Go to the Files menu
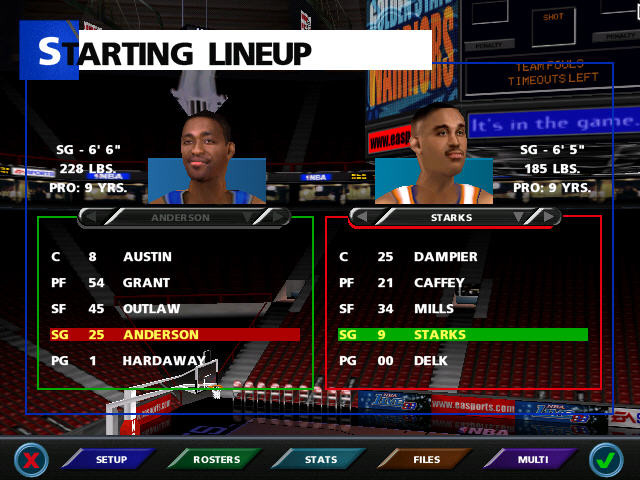Image resolution: width=640 pixels, height=480 pixels. tap(425, 460)
